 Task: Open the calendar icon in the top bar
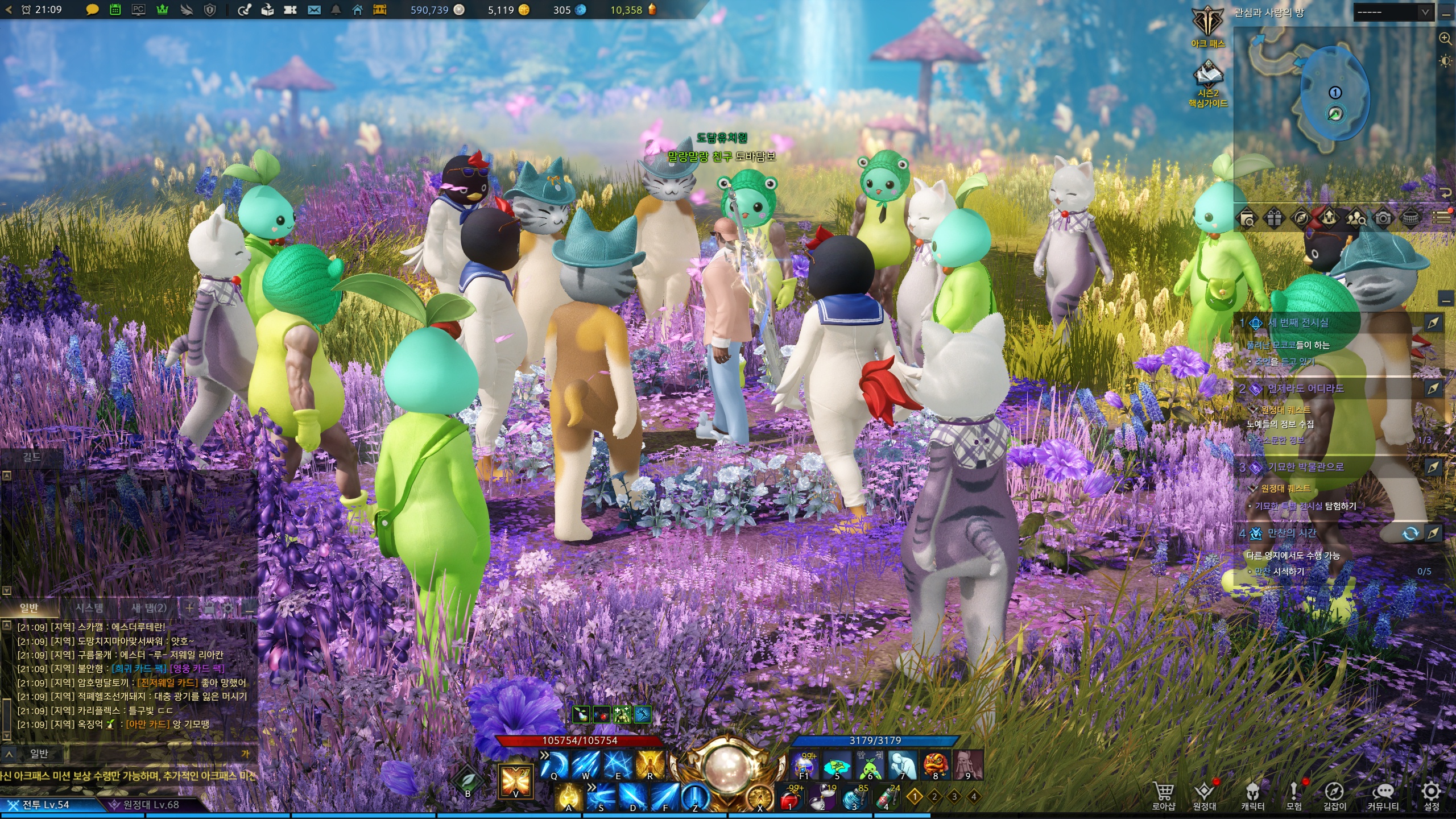tap(115, 10)
